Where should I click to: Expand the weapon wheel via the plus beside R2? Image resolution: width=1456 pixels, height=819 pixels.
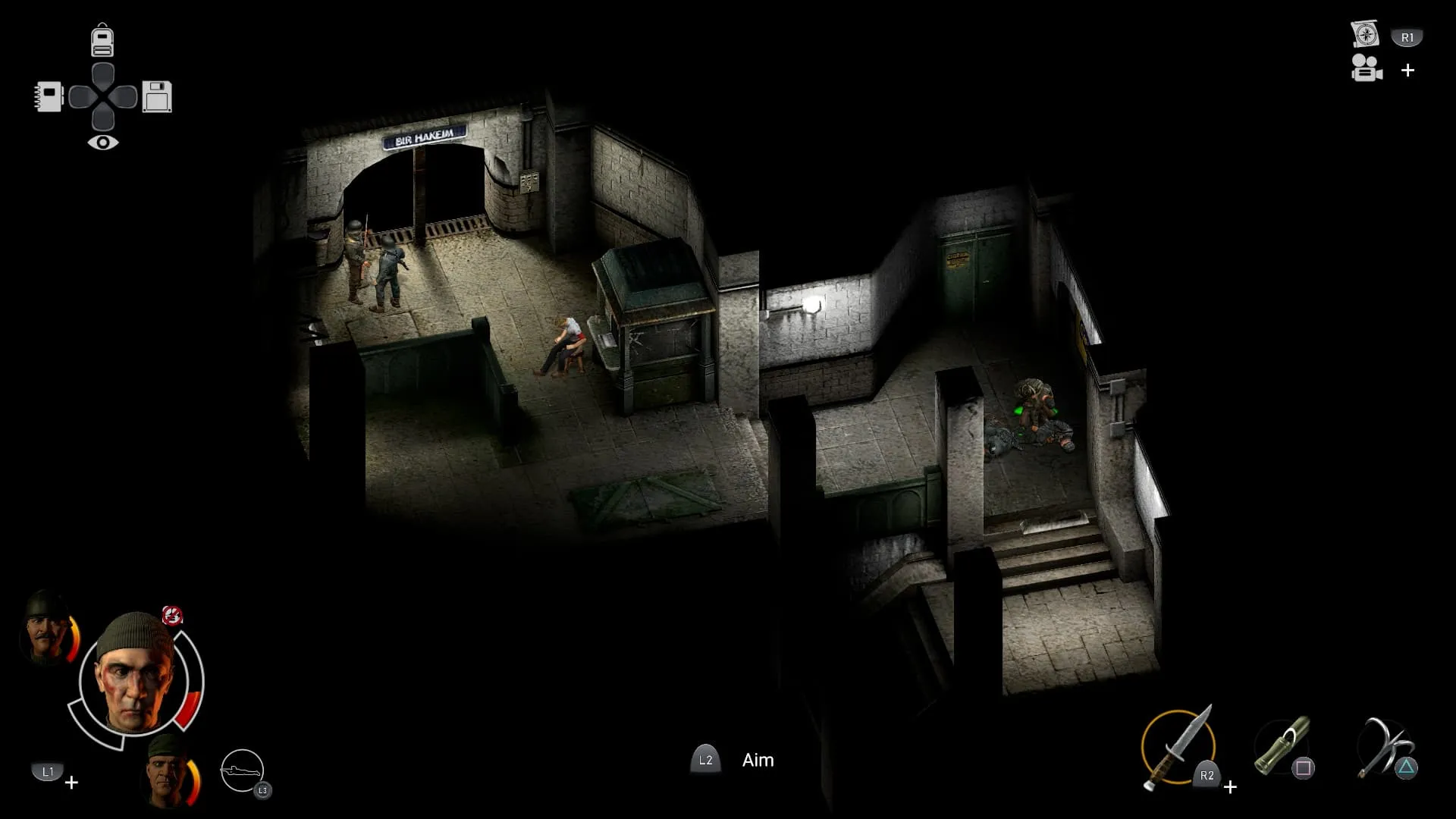click(x=1230, y=787)
